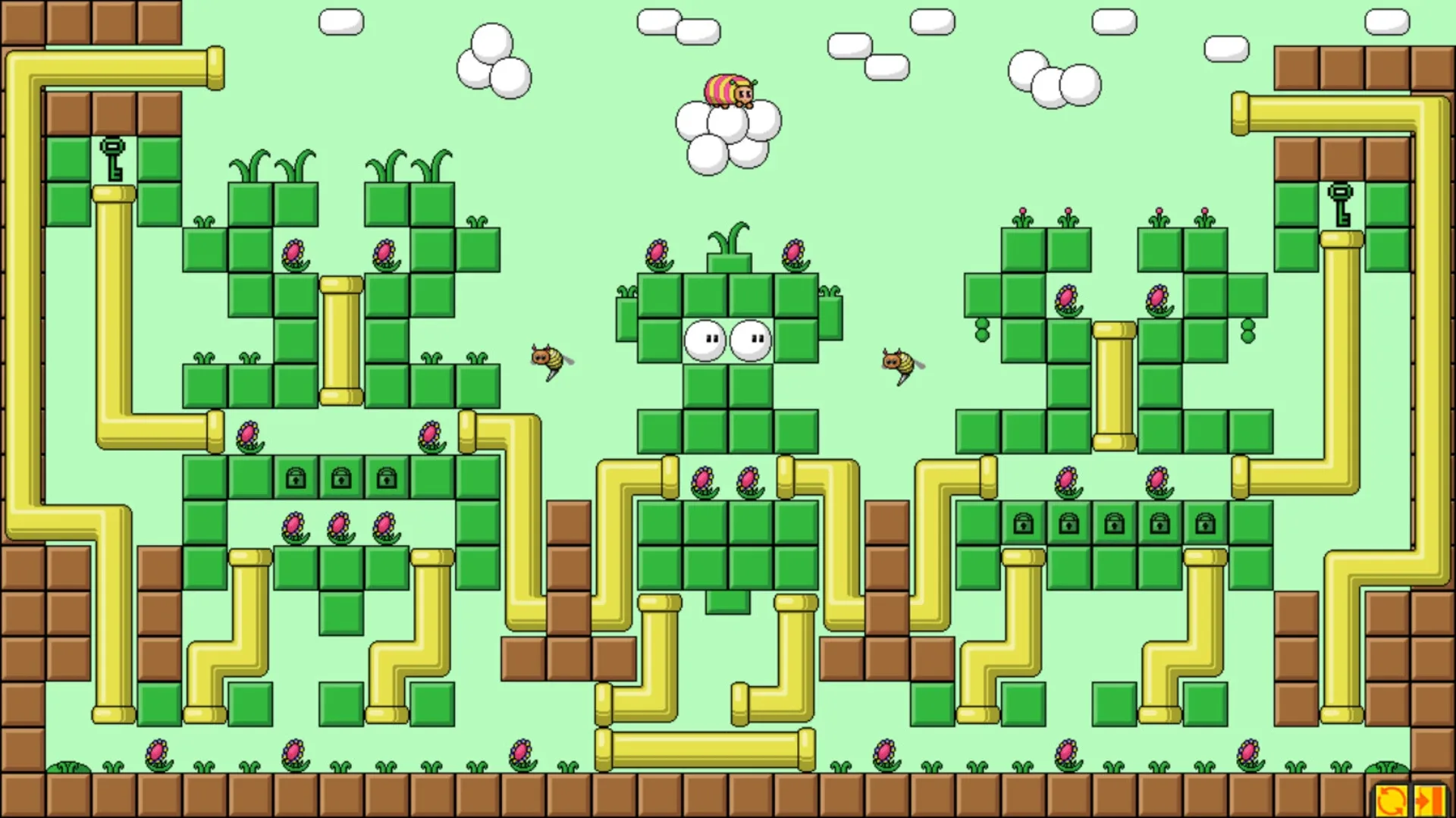Select the green key near the top left
Screen dimensions: 1456x818
click(x=112, y=158)
